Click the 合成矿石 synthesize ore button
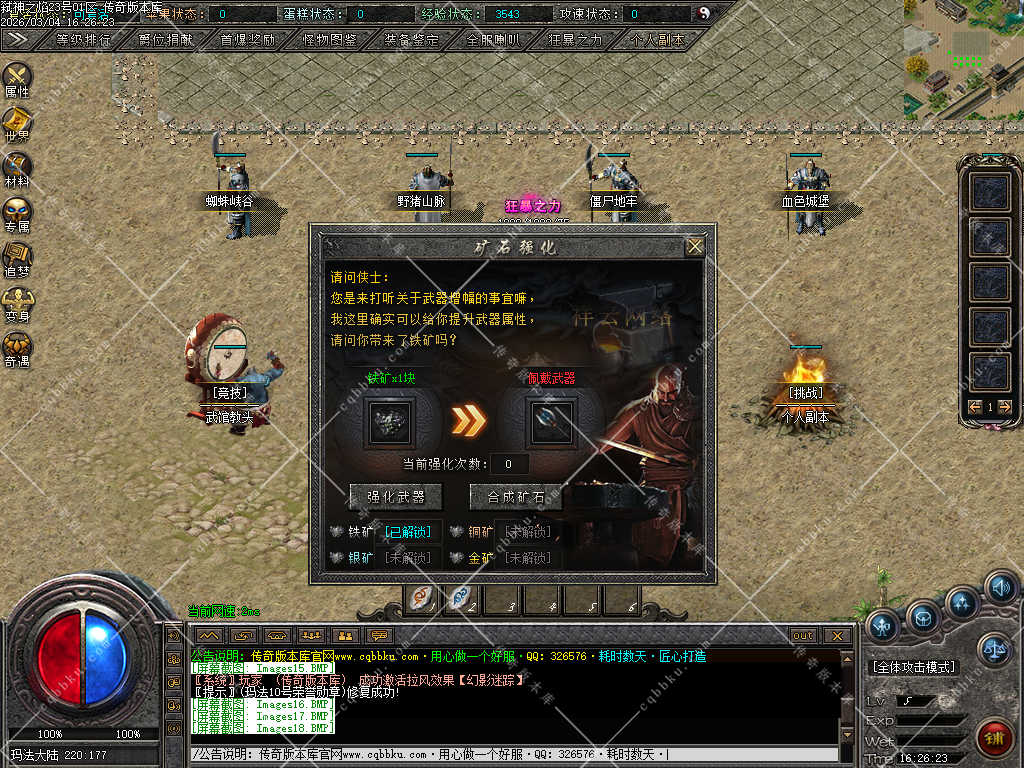The width and height of the screenshot is (1024, 768). [x=516, y=496]
